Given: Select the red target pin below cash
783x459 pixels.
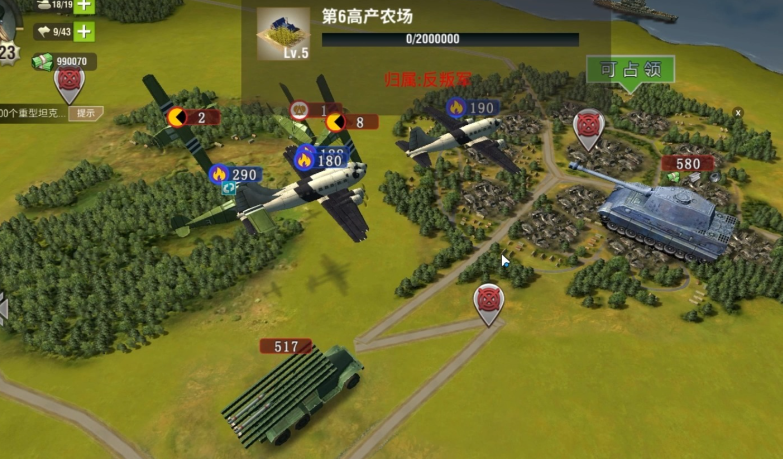Looking at the screenshot, I should (69, 84).
